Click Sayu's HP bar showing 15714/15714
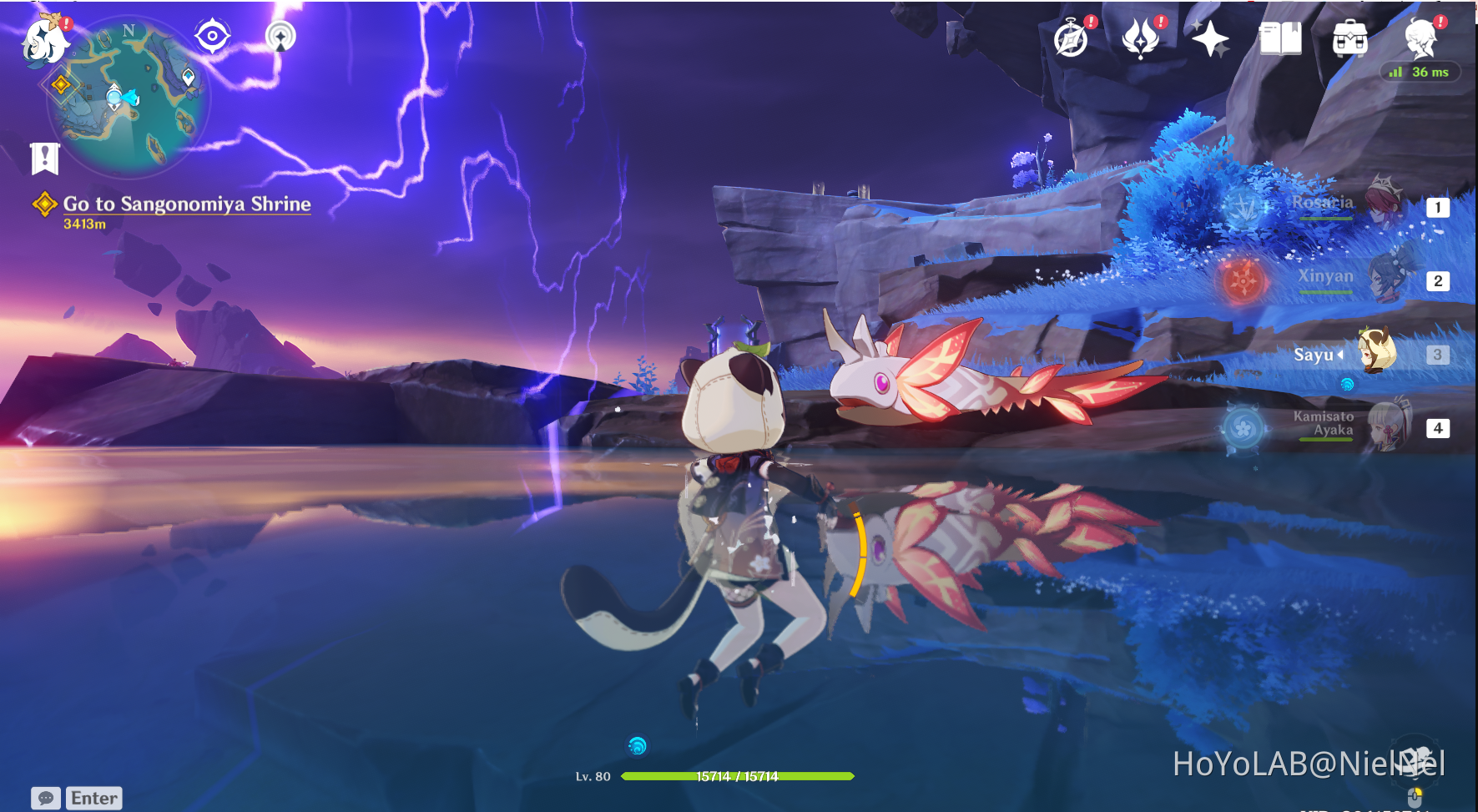 pyautogui.click(x=739, y=776)
